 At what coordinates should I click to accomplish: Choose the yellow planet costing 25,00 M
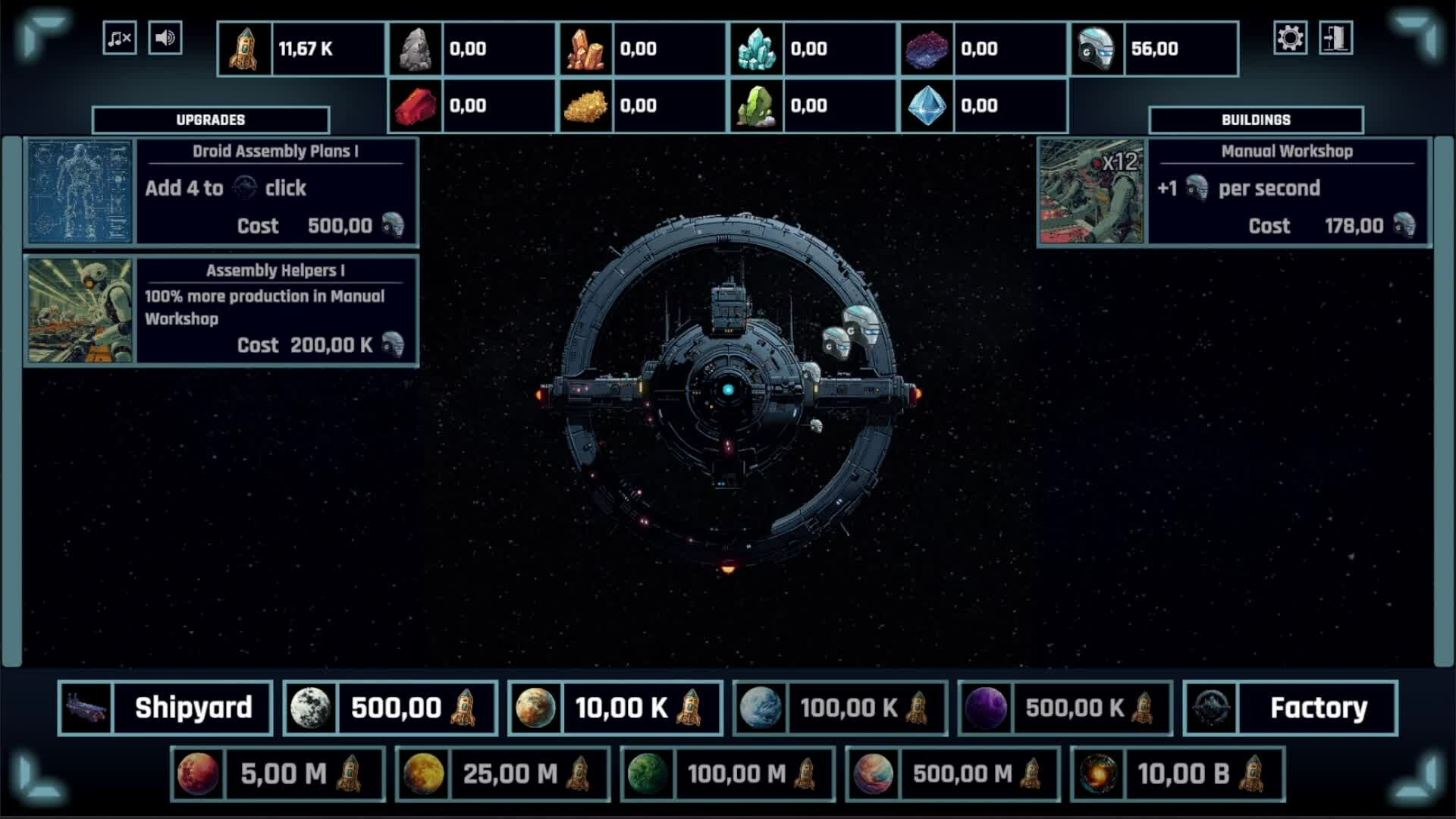503,774
